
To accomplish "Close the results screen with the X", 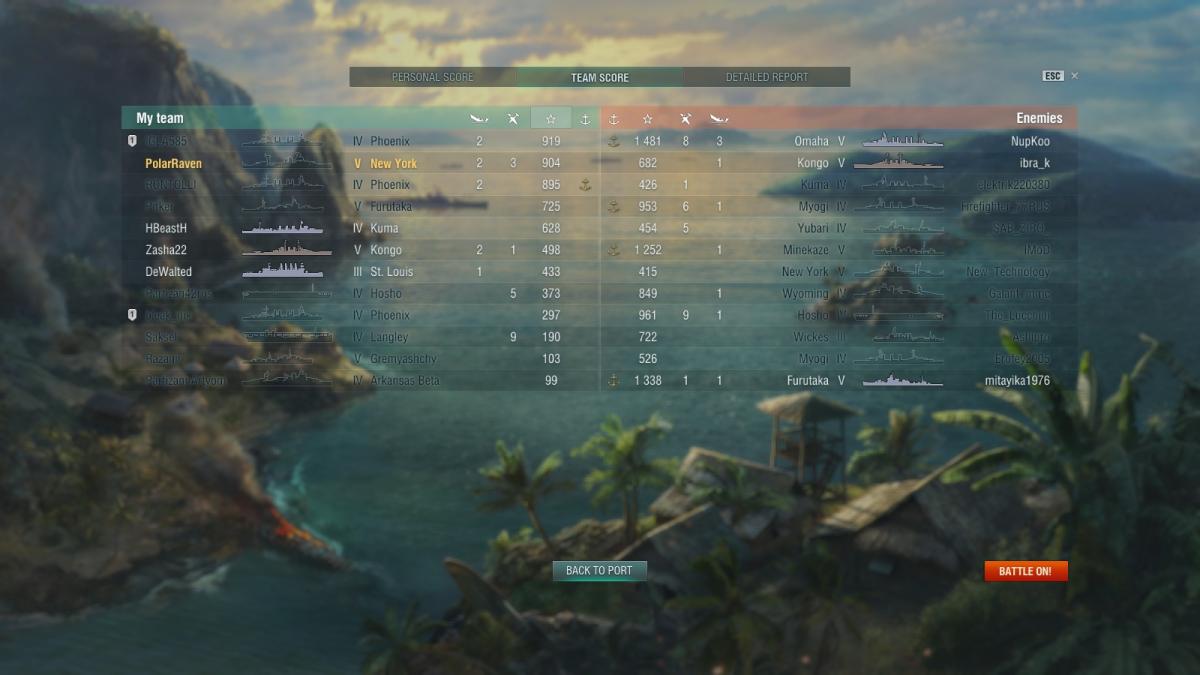I will point(1075,76).
